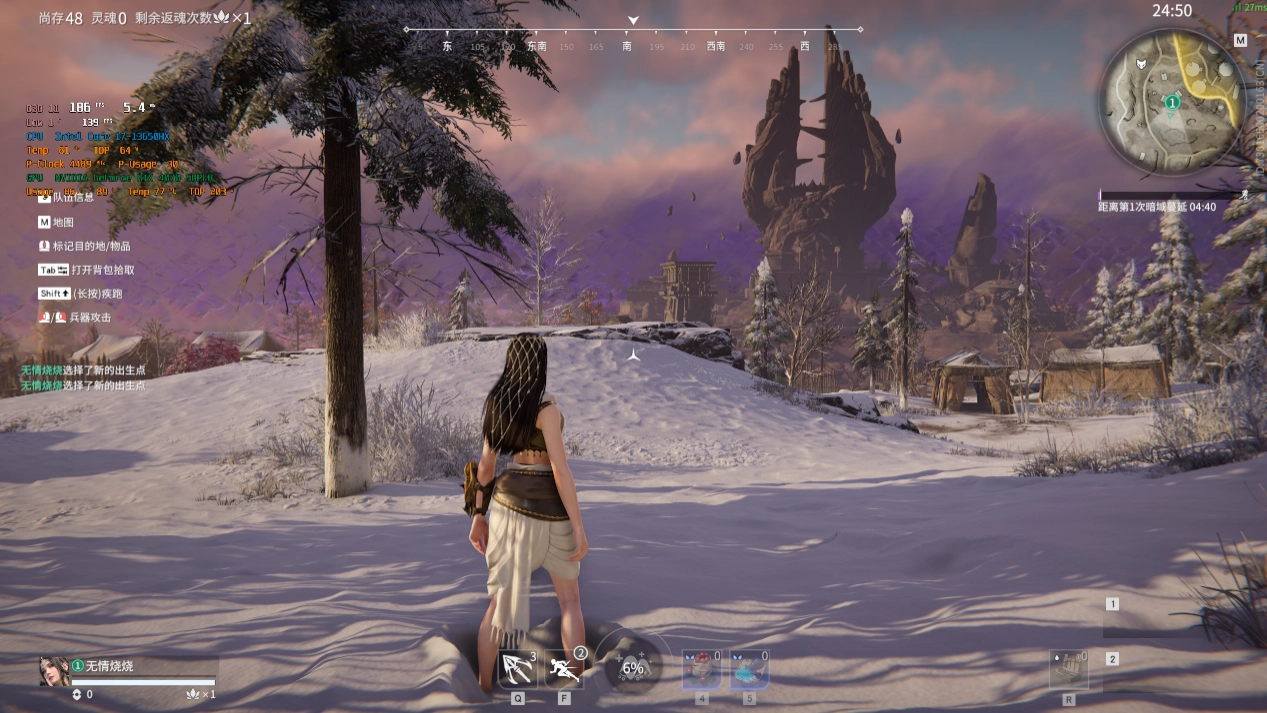Screen dimensions: 1267x713
Task: Click the white fox marker on minimap
Action: click(1141, 64)
